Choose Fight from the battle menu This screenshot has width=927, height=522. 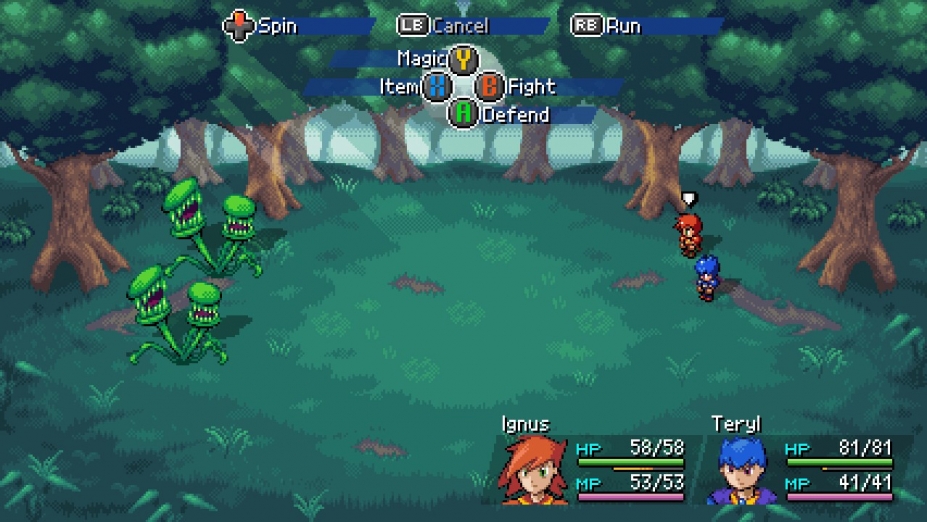click(489, 87)
